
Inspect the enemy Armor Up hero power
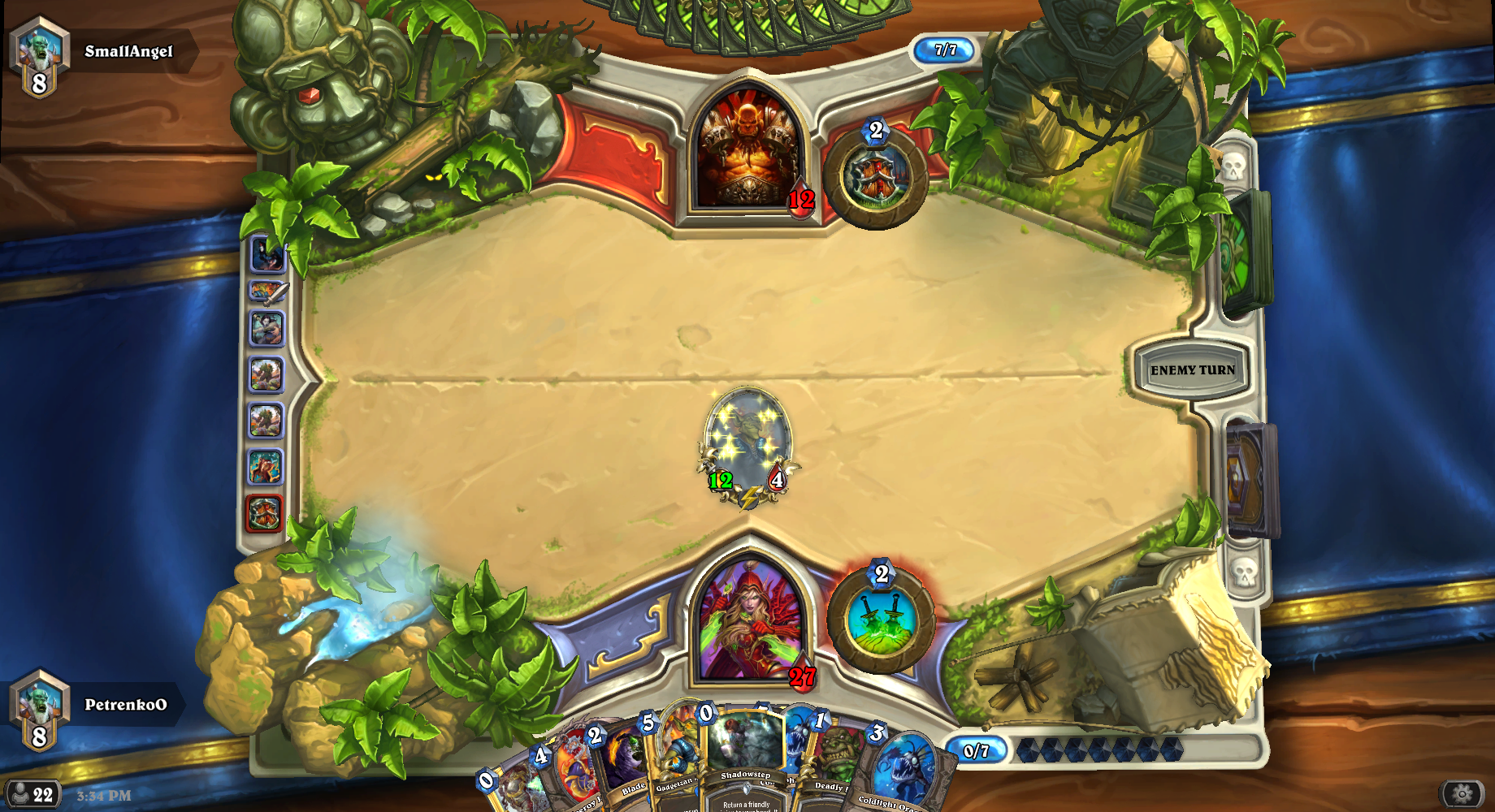click(x=875, y=176)
